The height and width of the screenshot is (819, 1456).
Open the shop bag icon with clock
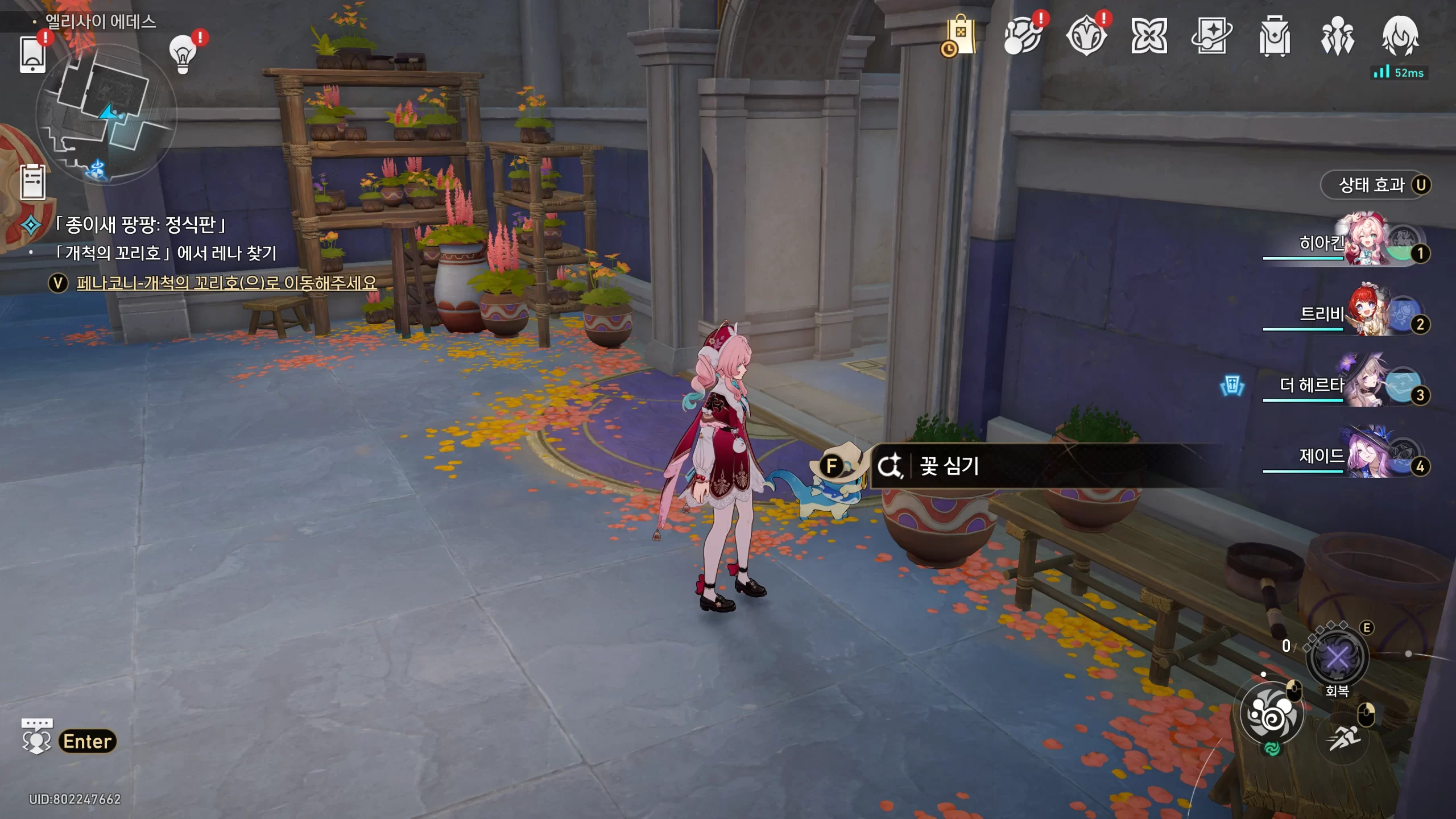click(960, 36)
